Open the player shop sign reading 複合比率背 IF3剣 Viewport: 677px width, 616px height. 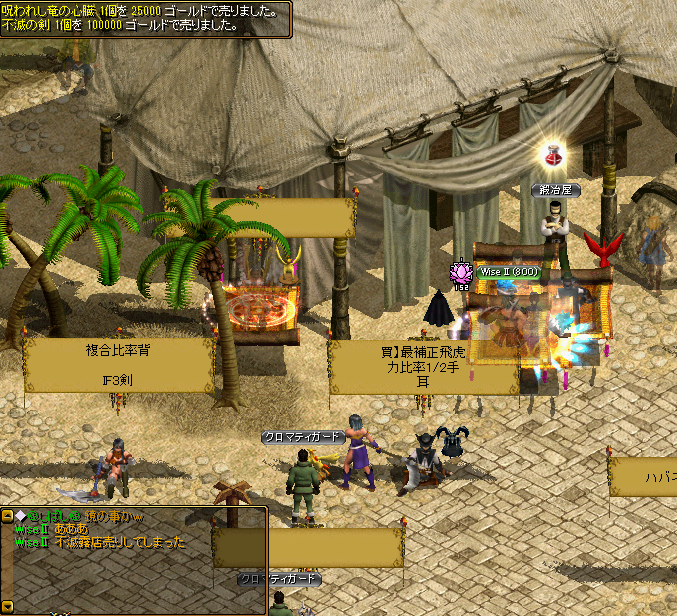pyautogui.click(x=119, y=366)
